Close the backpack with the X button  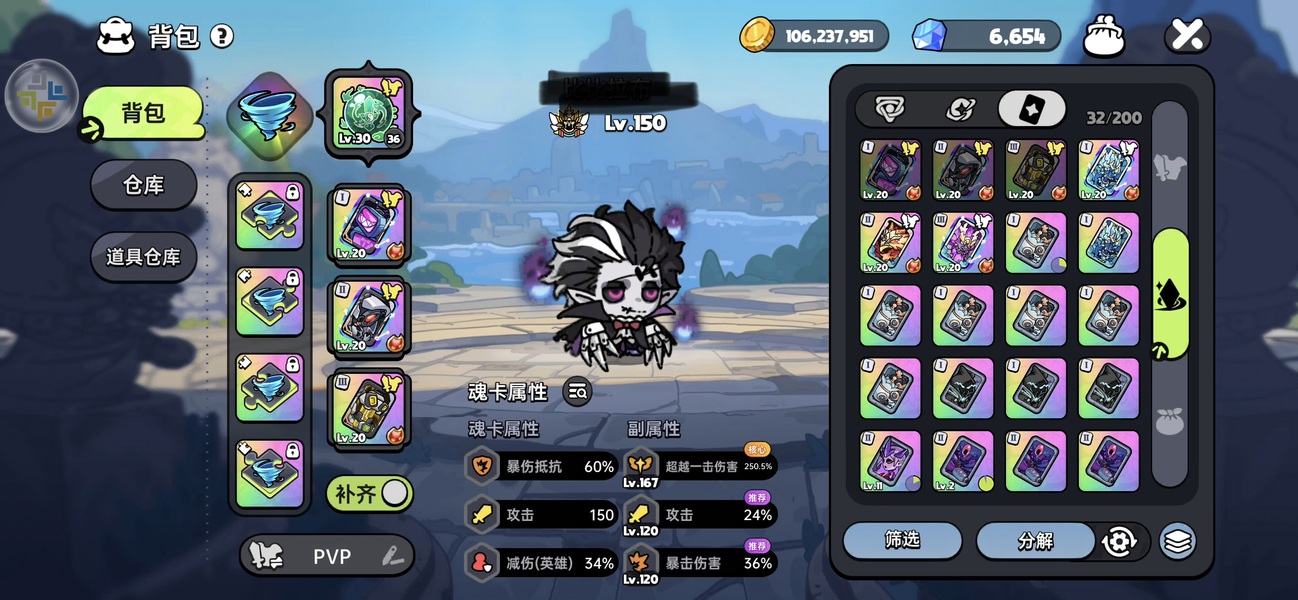pyautogui.click(x=1187, y=37)
